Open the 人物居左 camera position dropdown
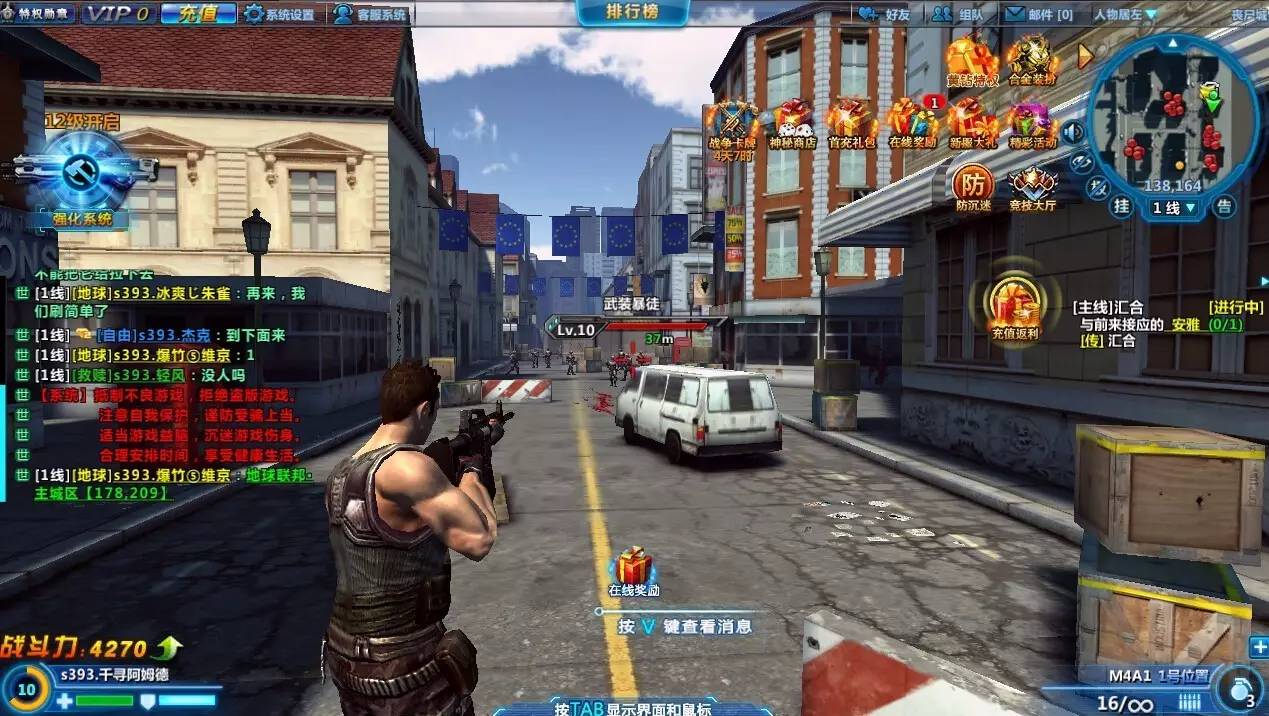1269x716 pixels. [1125, 14]
